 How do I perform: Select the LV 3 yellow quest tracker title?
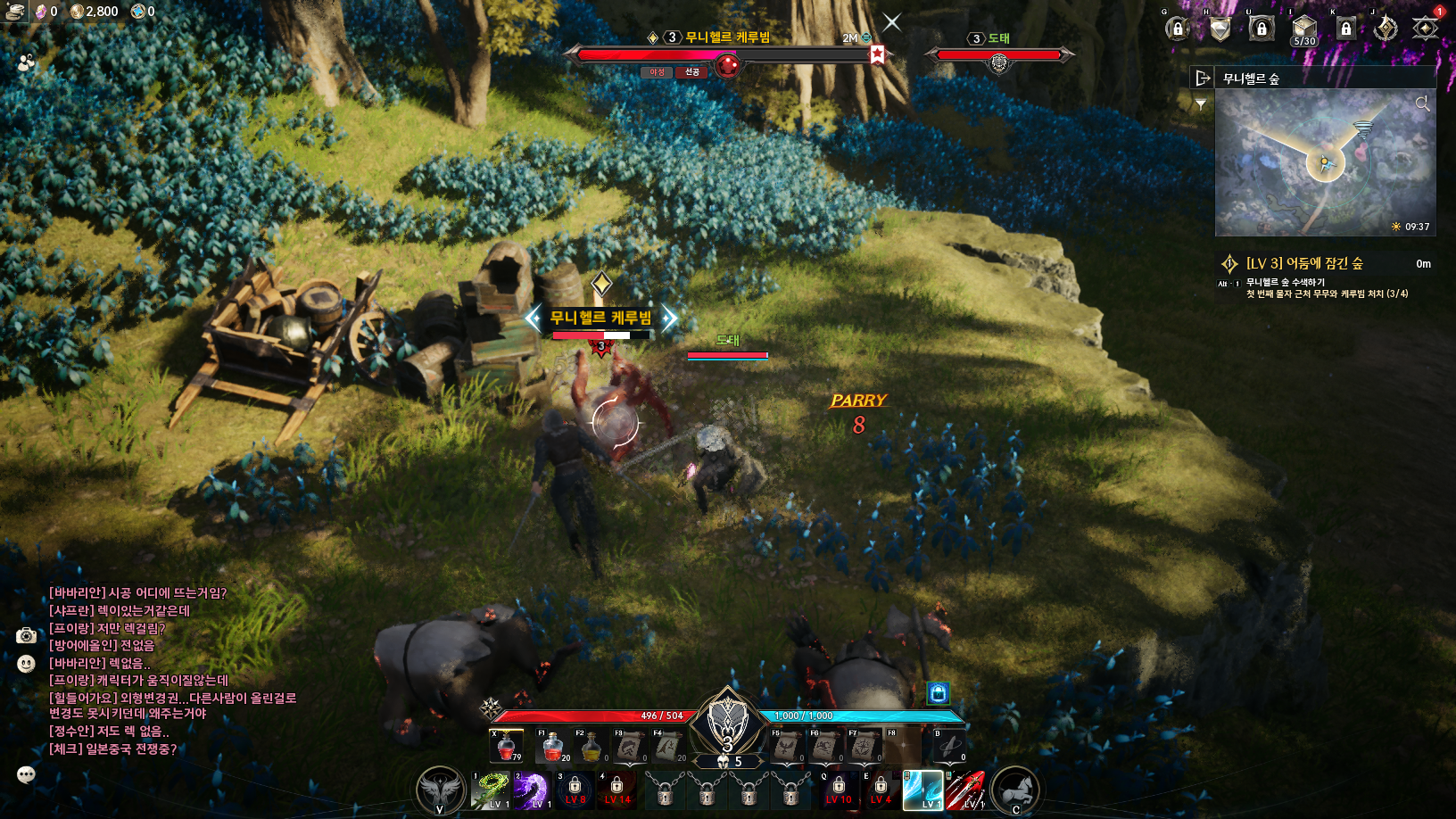[x=1303, y=263]
